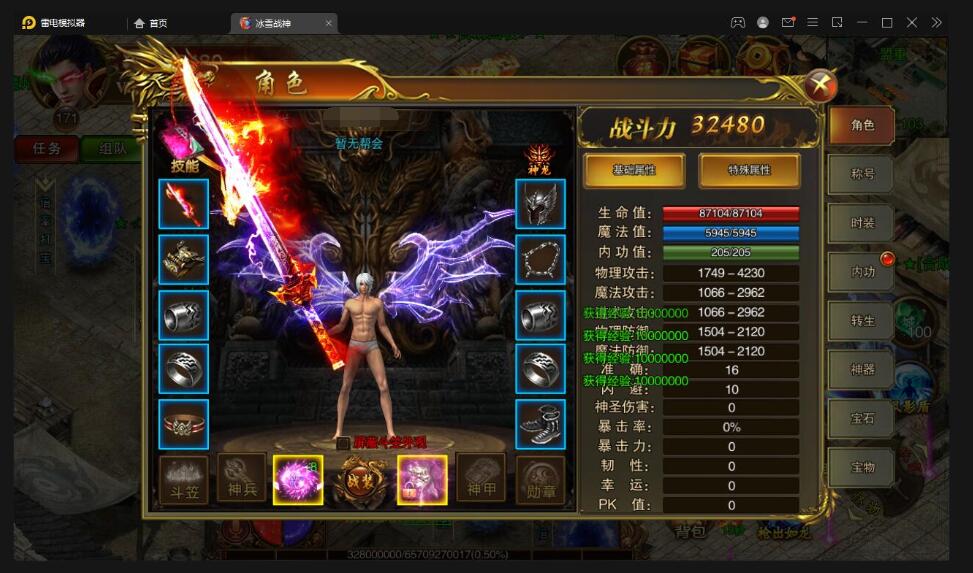
Task: Close the character (角色) panel
Action: pos(820,85)
